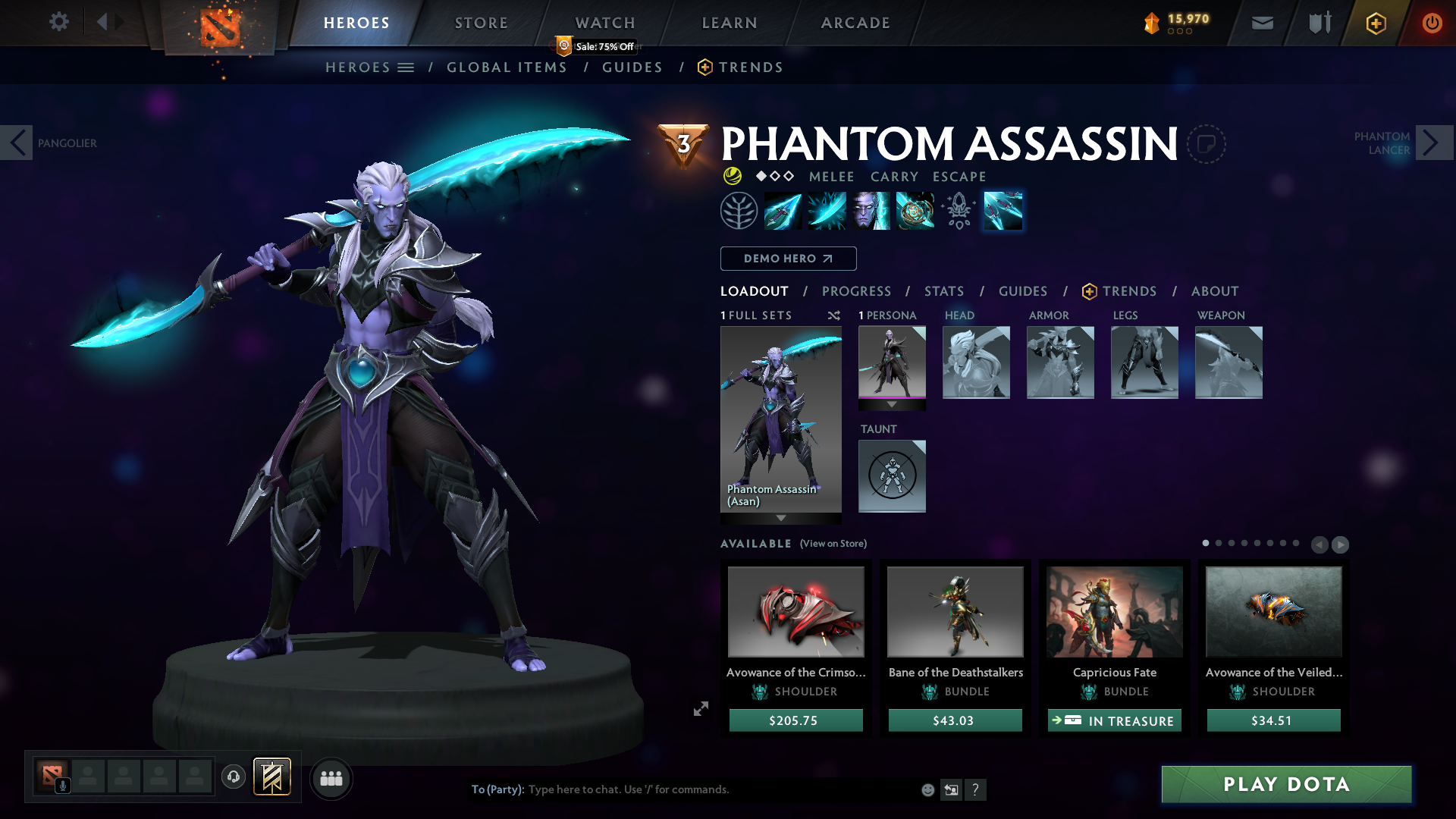Open the mail notifications envelope icon
The width and height of the screenshot is (1456, 819).
coord(1262,23)
